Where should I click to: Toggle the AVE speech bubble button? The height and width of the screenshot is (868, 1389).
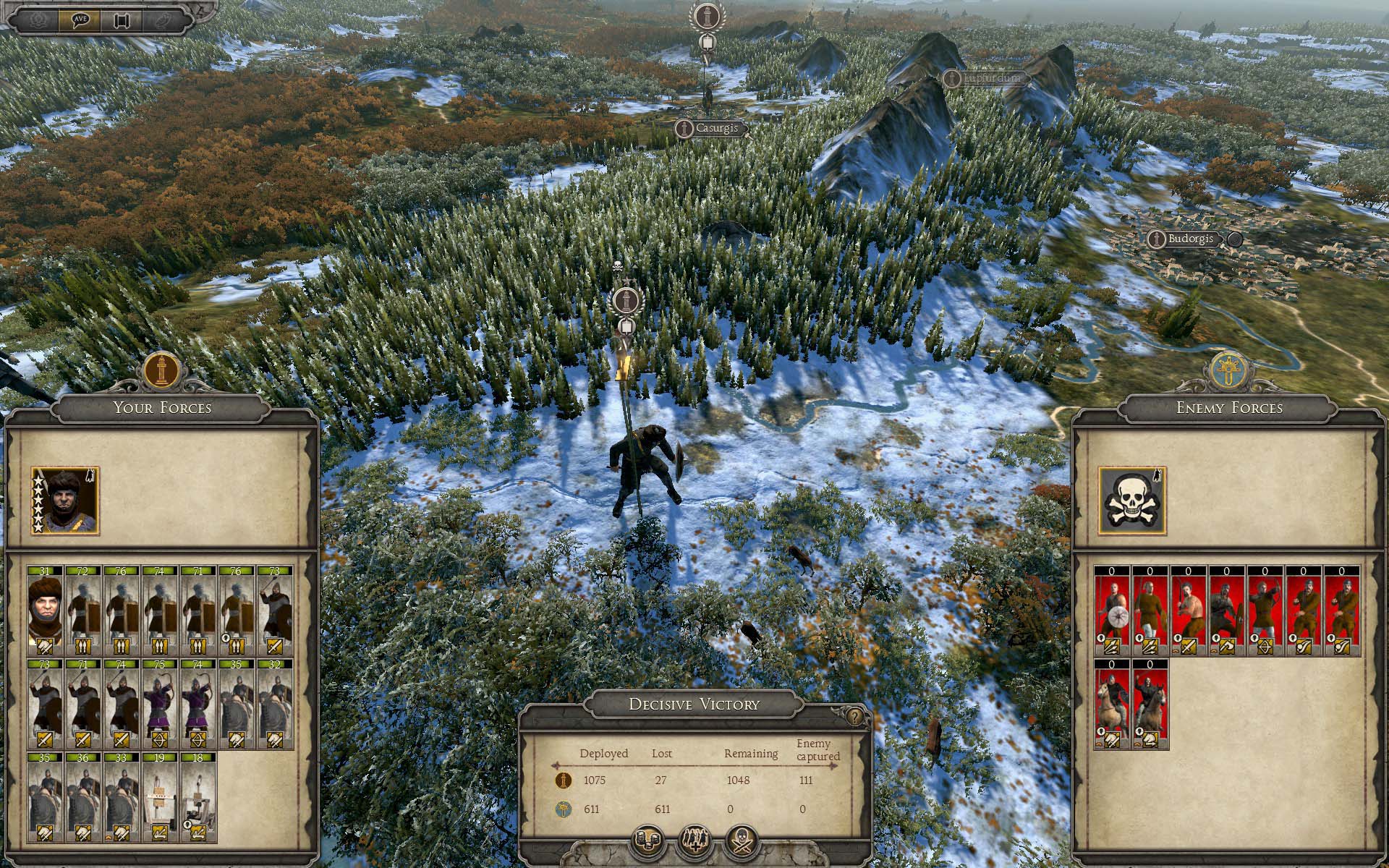[80, 20]
